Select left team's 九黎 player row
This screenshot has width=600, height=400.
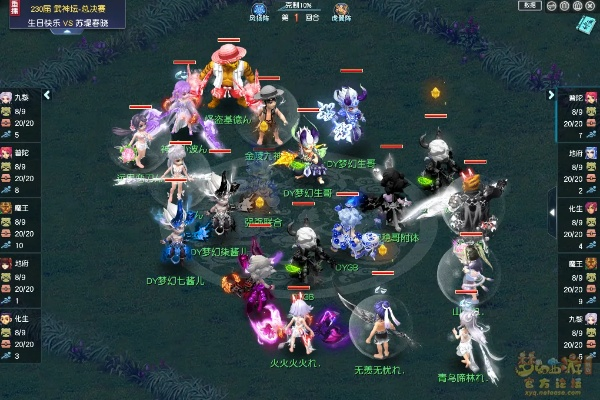(20, 115)
